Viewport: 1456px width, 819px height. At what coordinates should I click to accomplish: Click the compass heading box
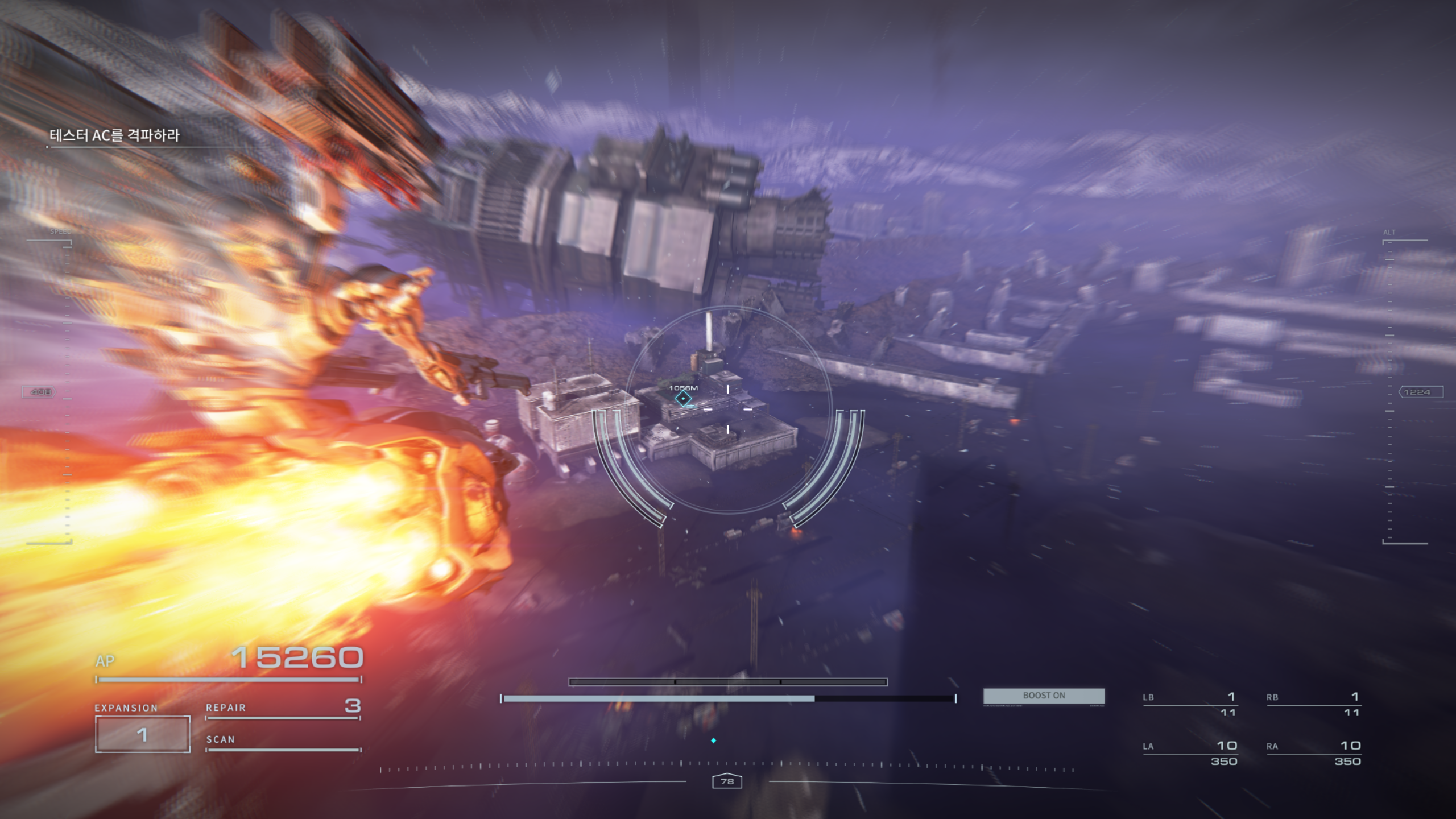coord(727,781)
